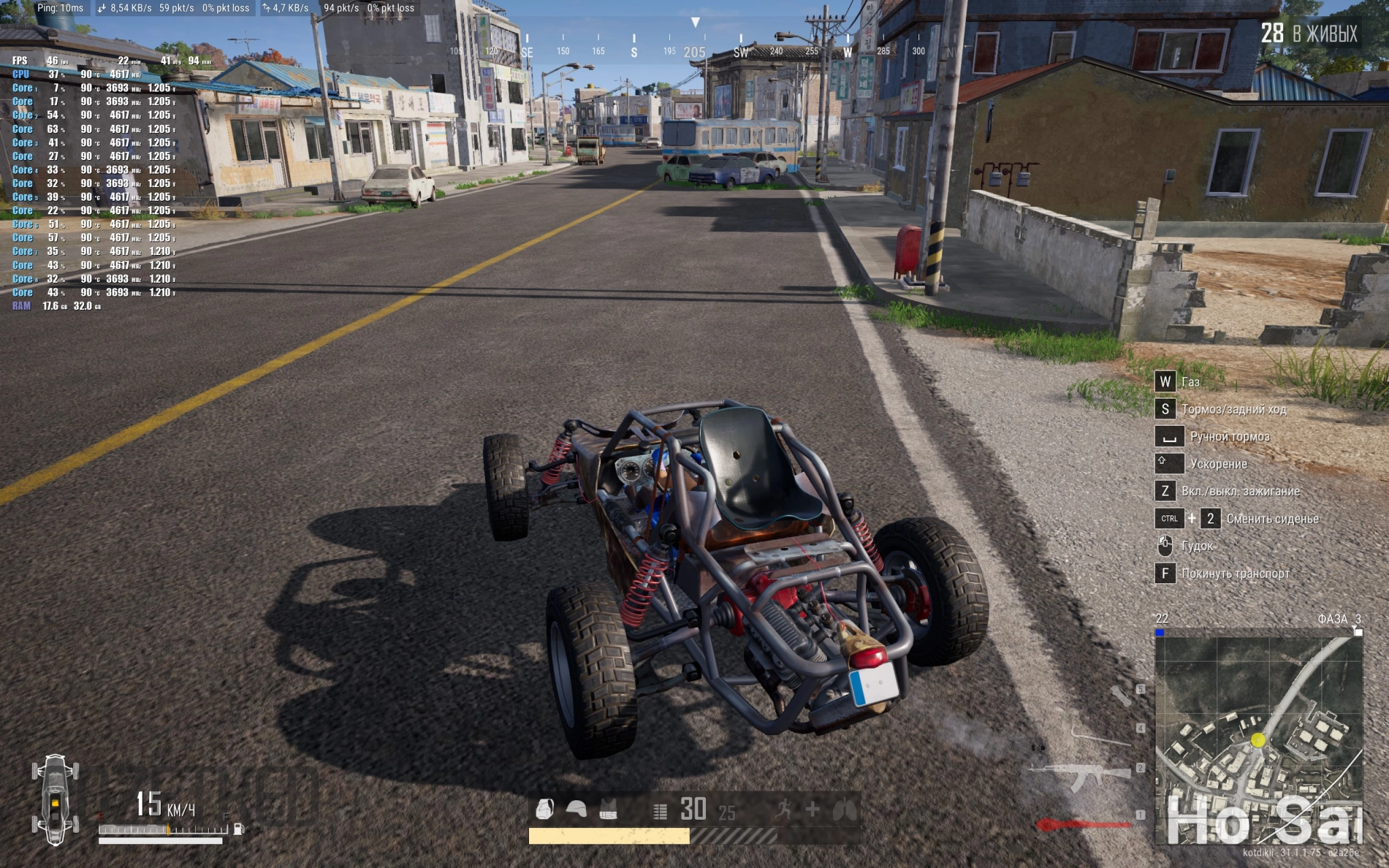This screenshot has height=868, width=1389.
Task: Click the helmet equipment icon
Action: [x=576, y=809]
